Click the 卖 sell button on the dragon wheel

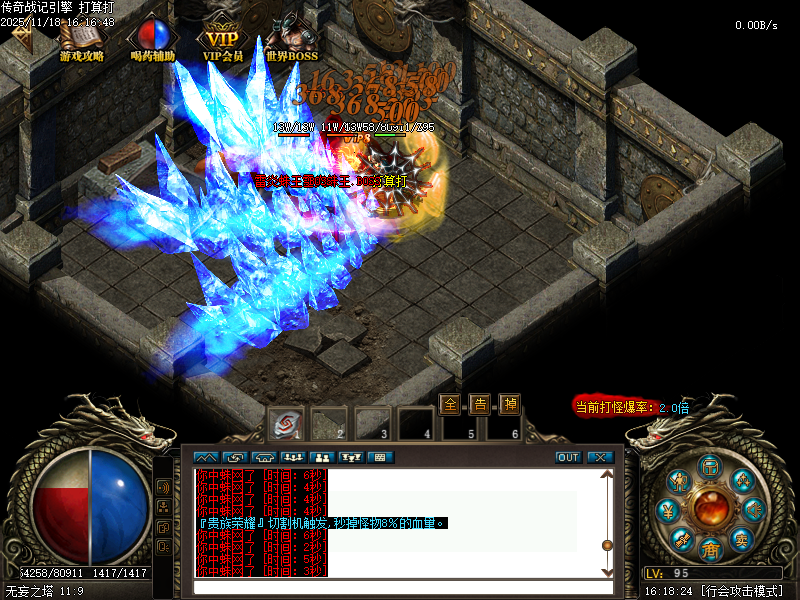click(742, 537)
